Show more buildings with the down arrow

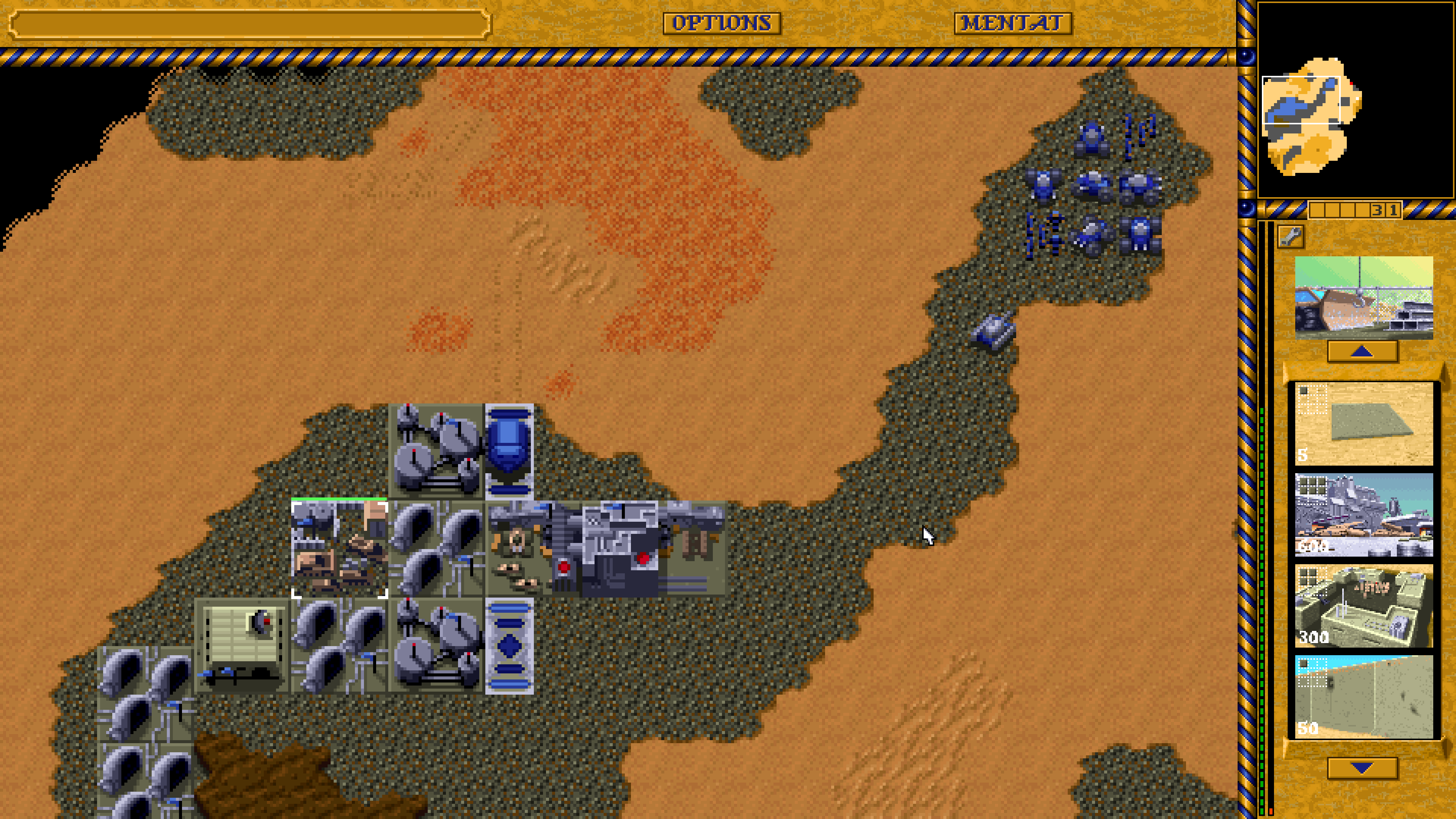click(1362, 767)
